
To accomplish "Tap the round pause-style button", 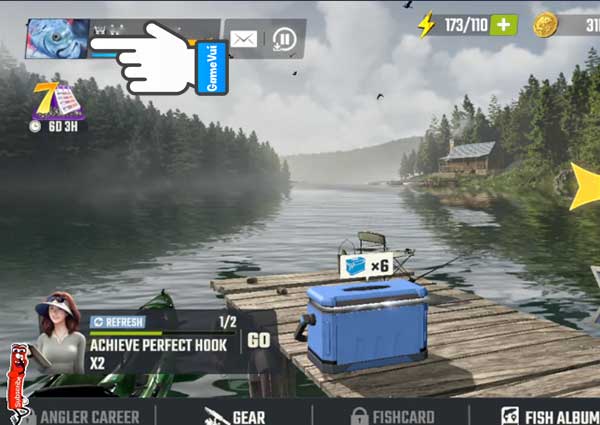I will [x=285, y=39].
